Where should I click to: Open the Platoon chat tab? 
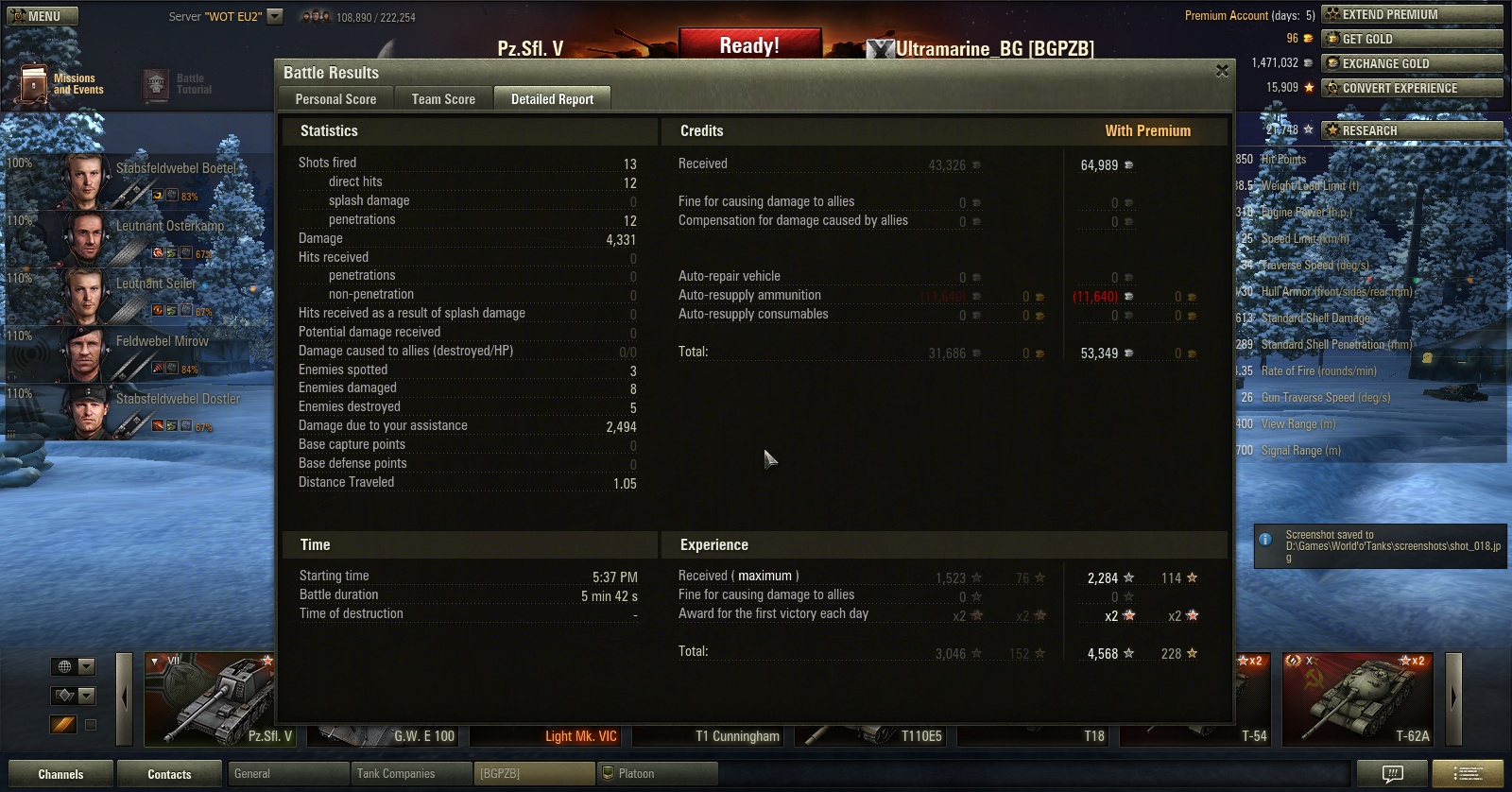click(657, 774)
